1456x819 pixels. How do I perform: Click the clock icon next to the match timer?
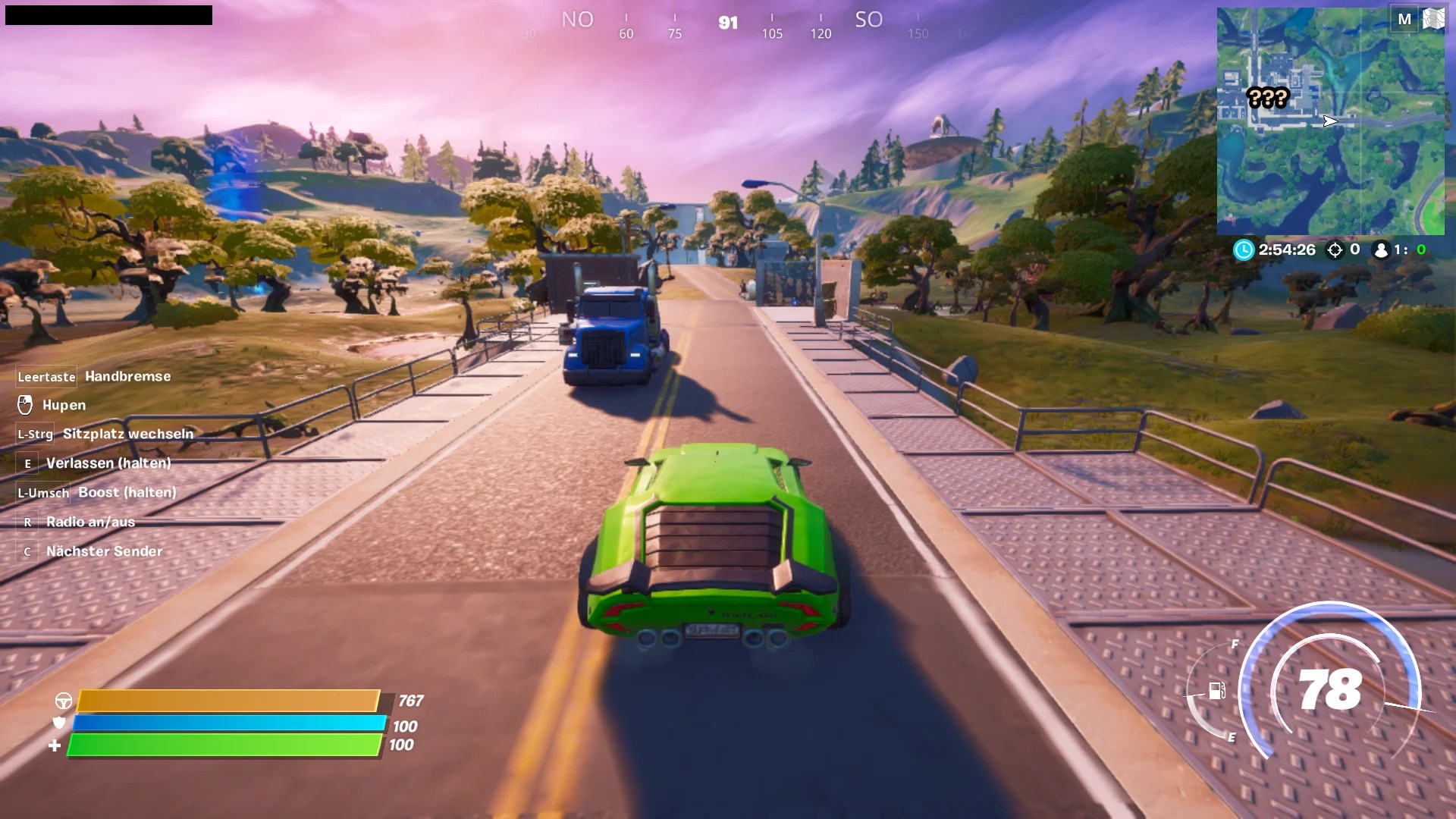[x=1244, y=250]
